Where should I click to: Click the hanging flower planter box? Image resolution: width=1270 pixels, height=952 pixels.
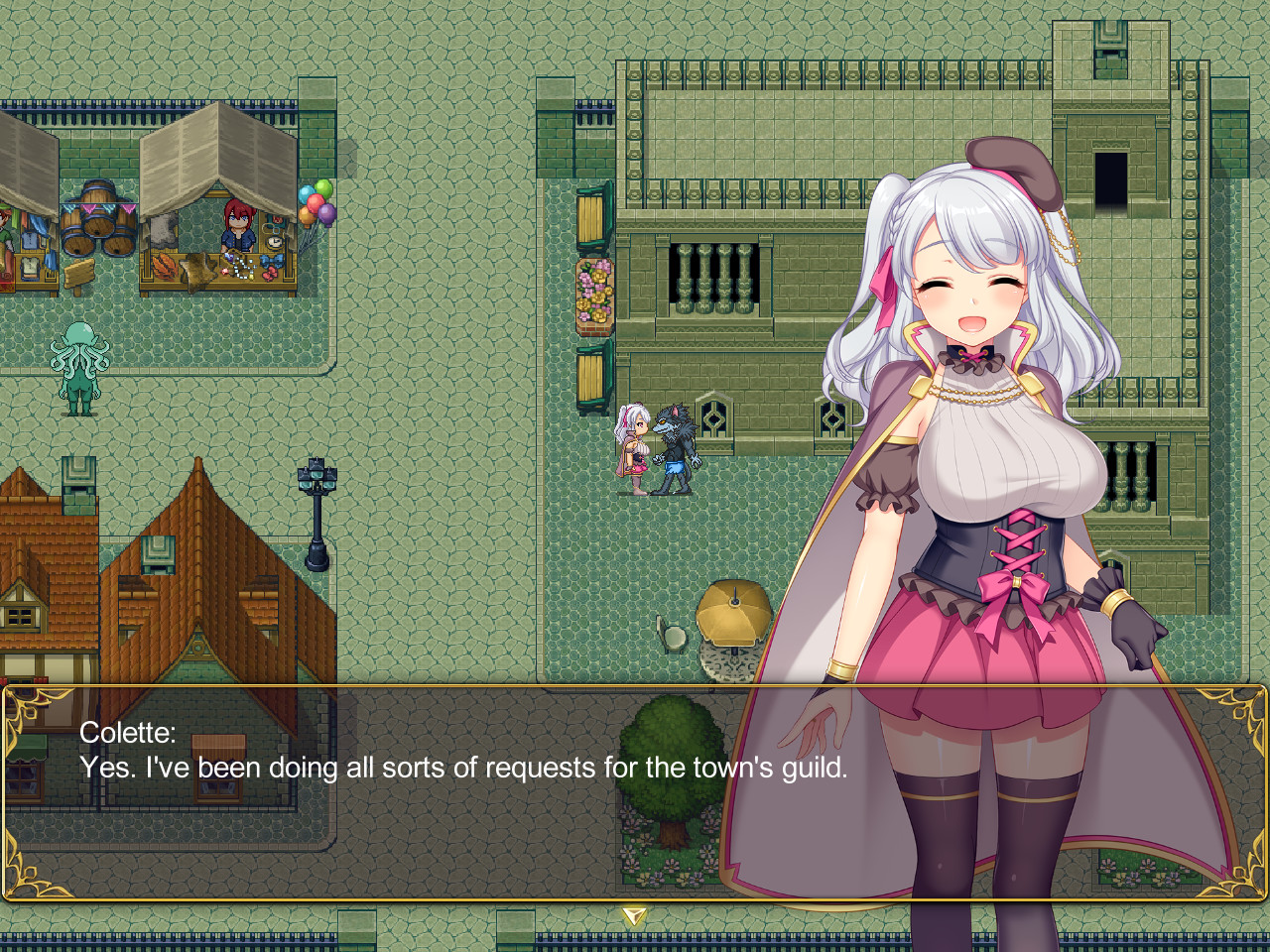[x=592, y=293]
